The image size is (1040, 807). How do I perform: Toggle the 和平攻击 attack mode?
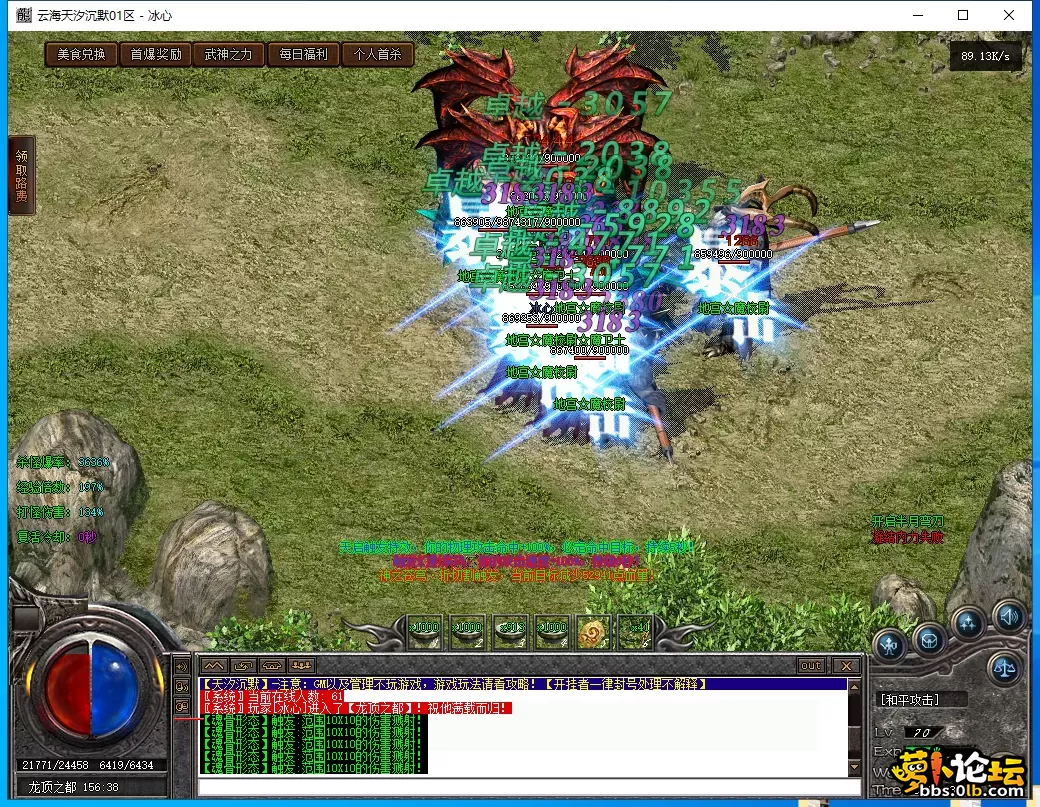tap(908, 700)
